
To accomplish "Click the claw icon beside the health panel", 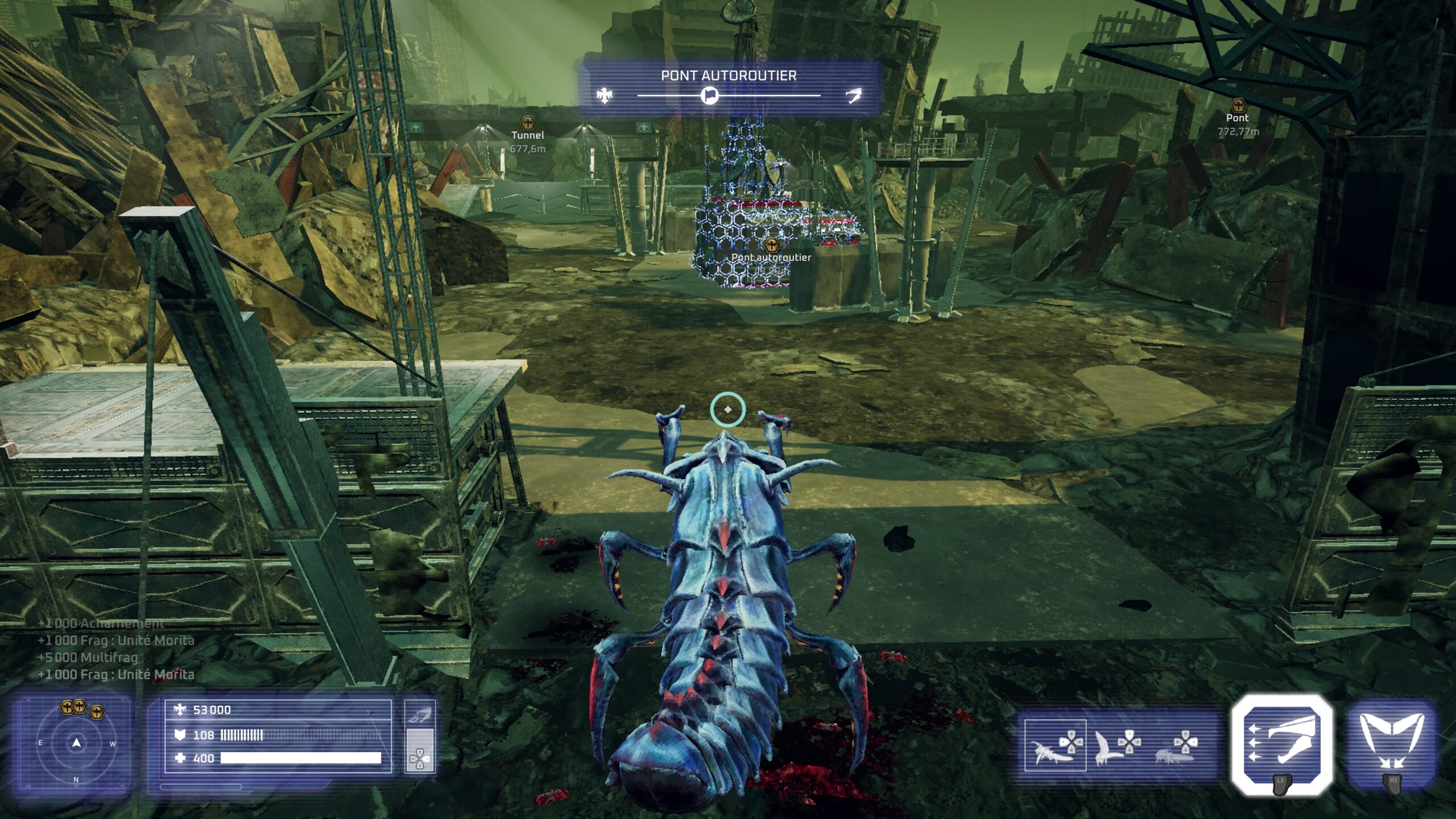I will pos(419,716).
